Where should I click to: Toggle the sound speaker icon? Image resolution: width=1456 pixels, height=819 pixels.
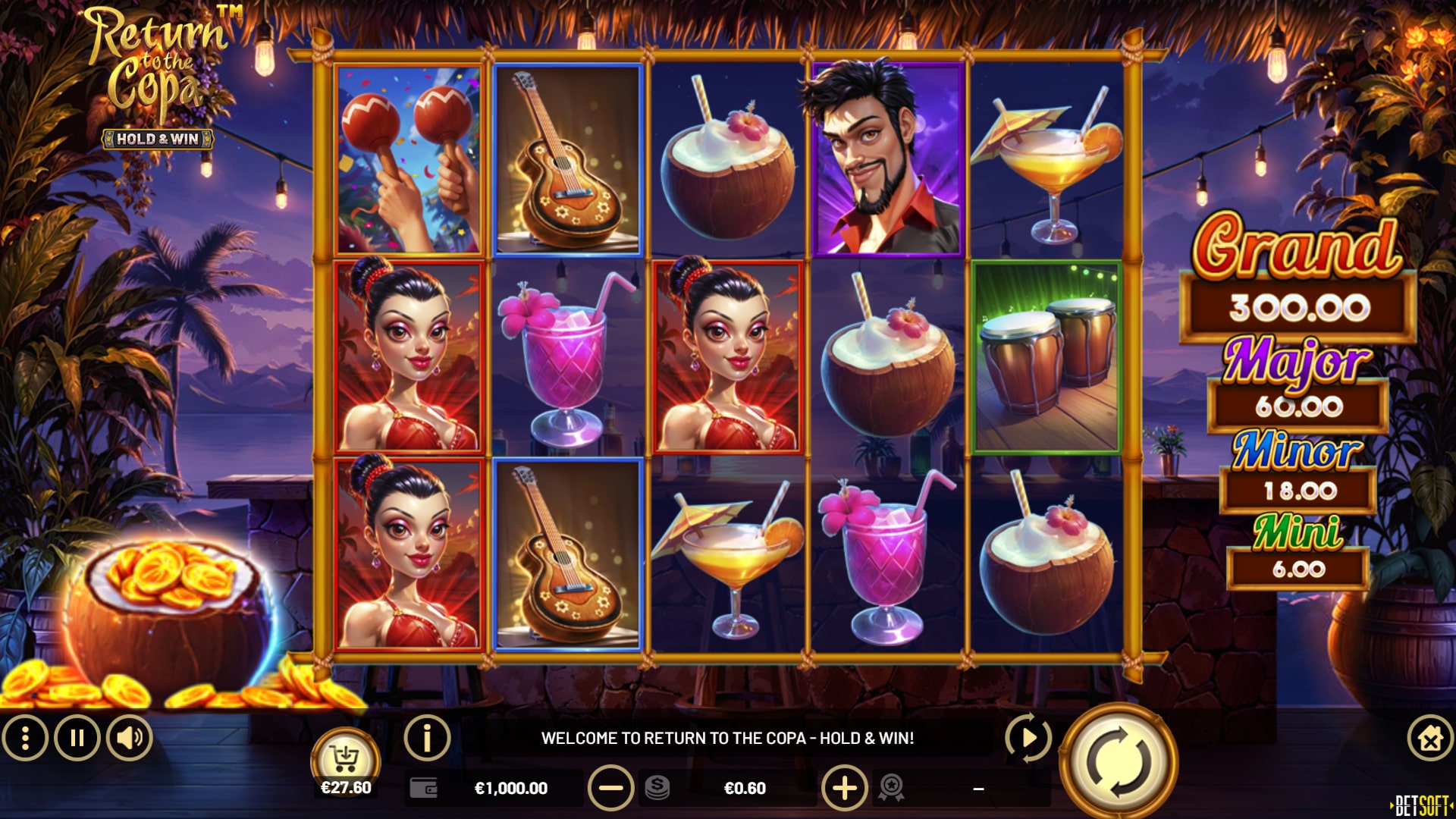[130, 738]
